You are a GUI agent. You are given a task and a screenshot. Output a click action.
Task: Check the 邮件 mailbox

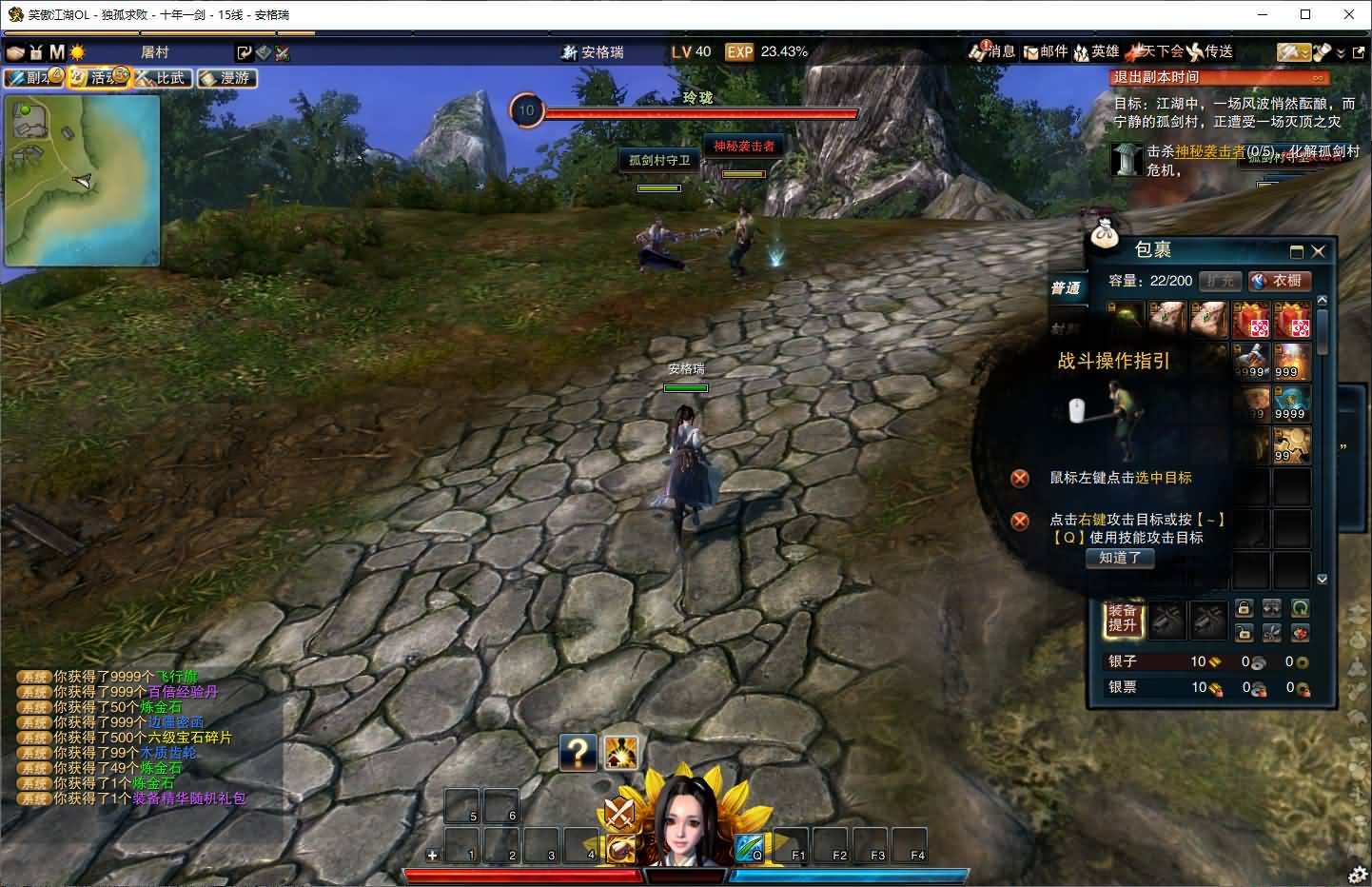click(1046, 52)
